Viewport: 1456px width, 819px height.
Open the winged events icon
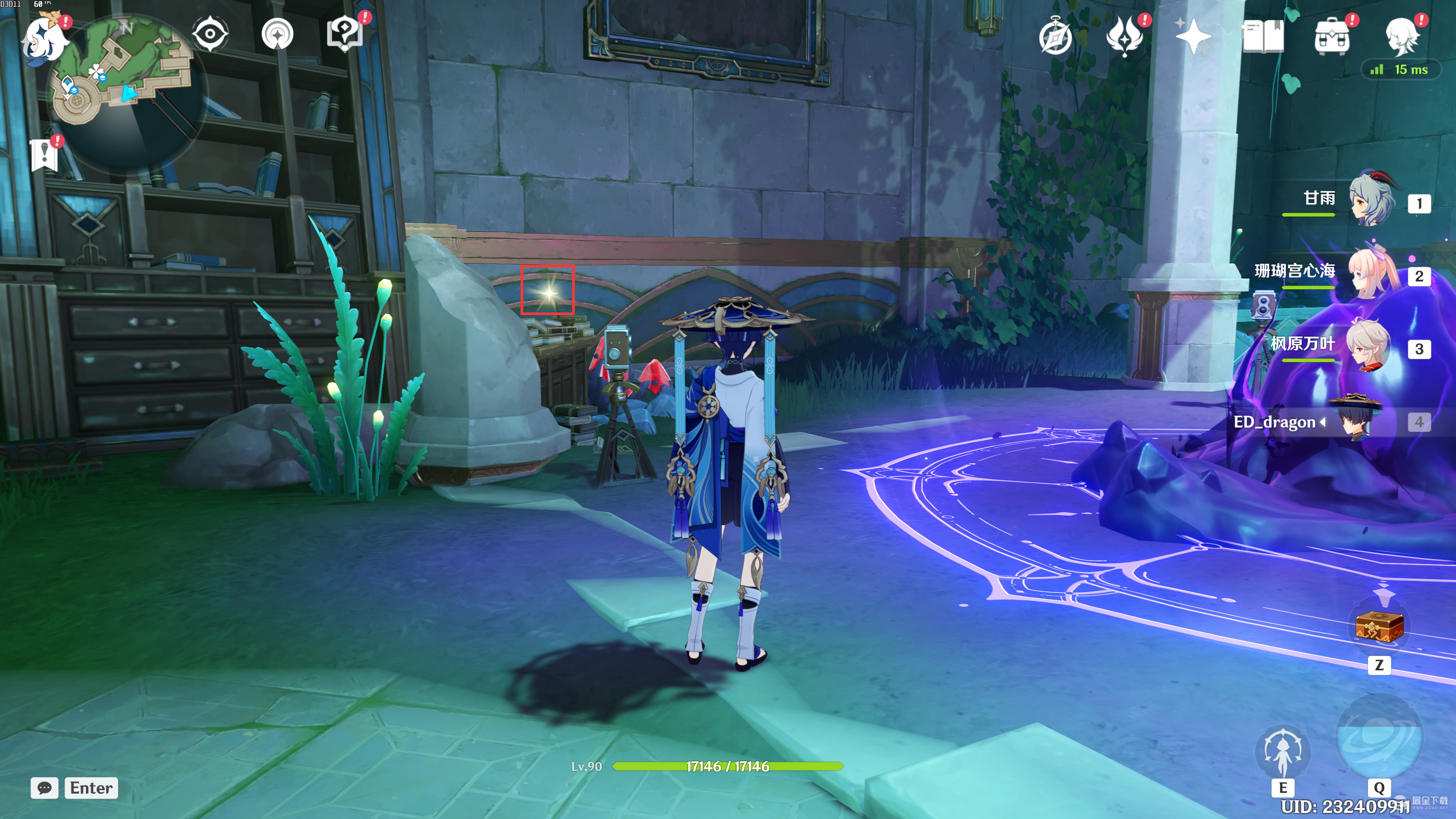[x=1124, y=36]
